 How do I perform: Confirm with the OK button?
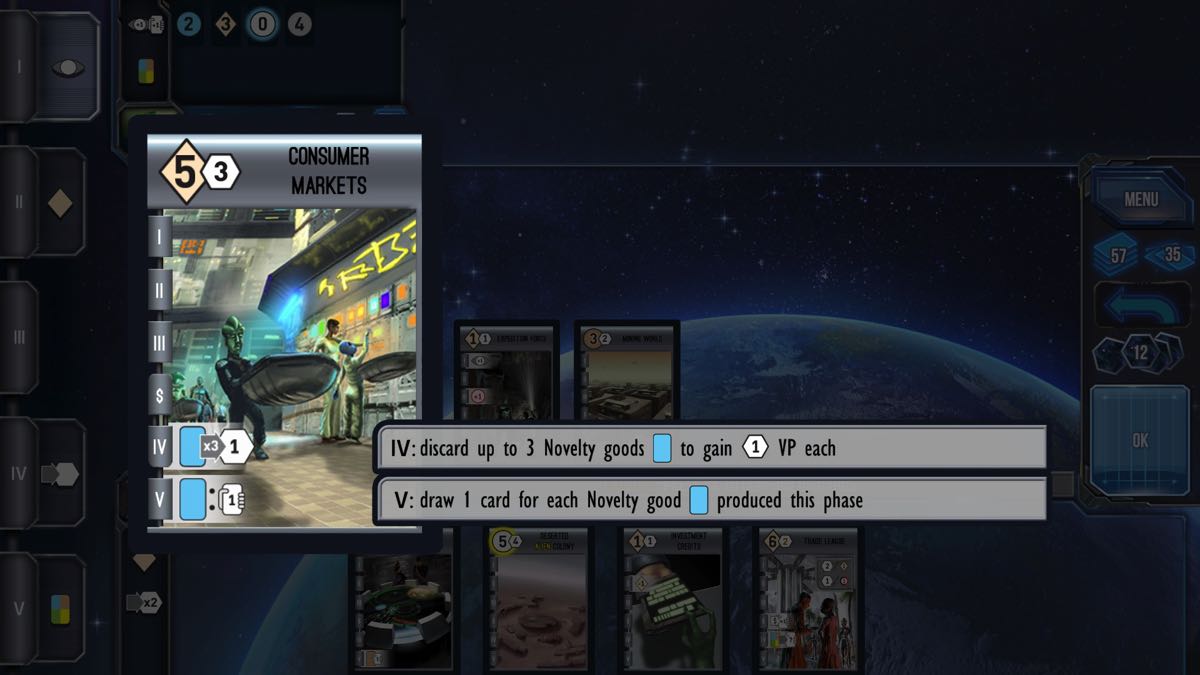click(1140, 440)
